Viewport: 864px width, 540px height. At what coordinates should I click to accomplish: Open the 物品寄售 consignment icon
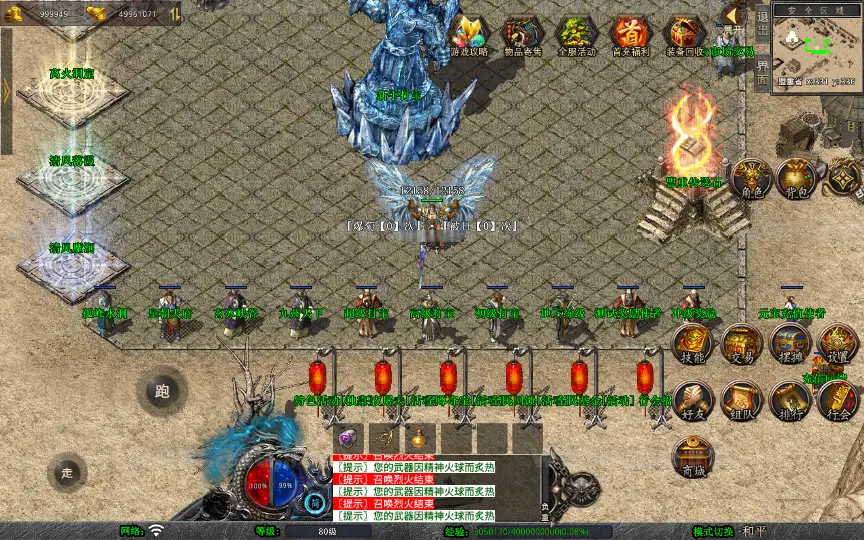click(x=523, y=34)
